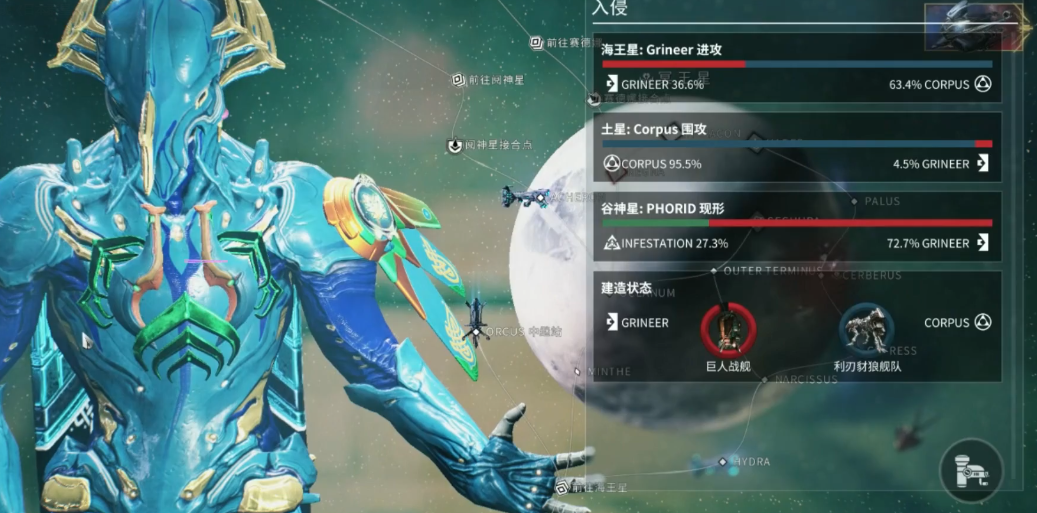Choose the Minthe mission node
This screenshot has height=513, width=1037.
578,371
